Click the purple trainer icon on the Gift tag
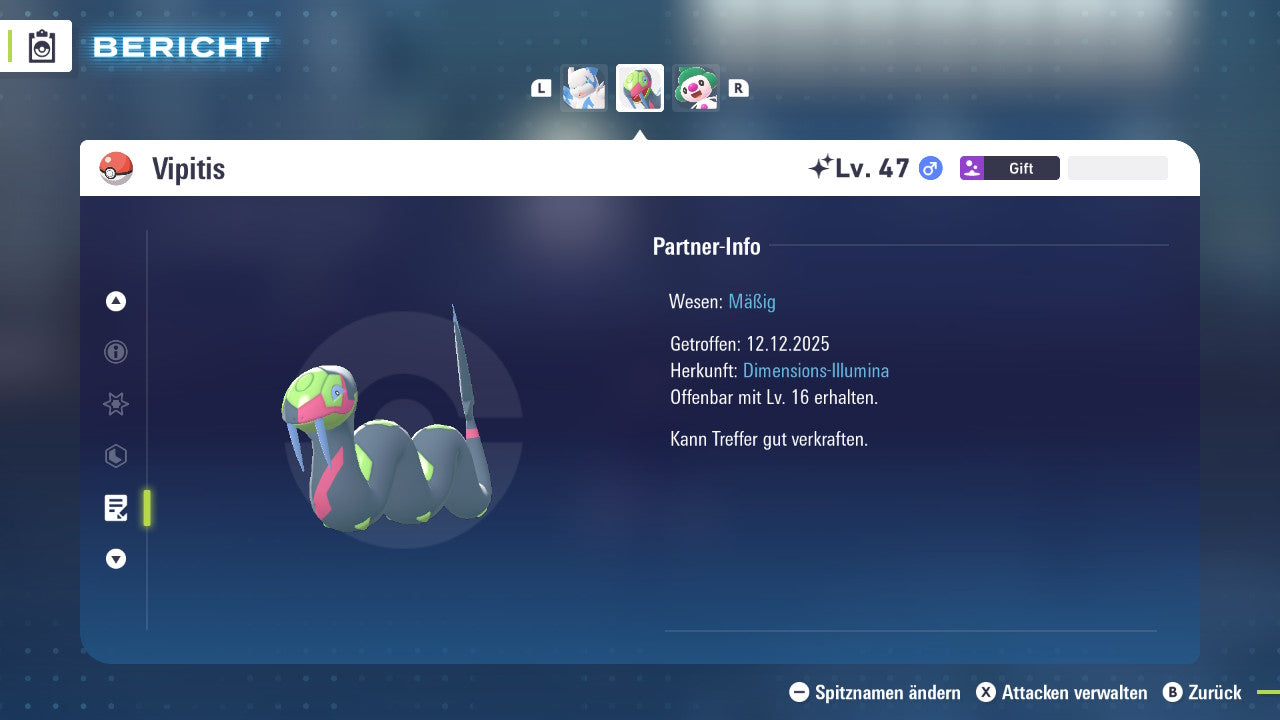This screenshot has height=720, width=1280. click(974, 168)
